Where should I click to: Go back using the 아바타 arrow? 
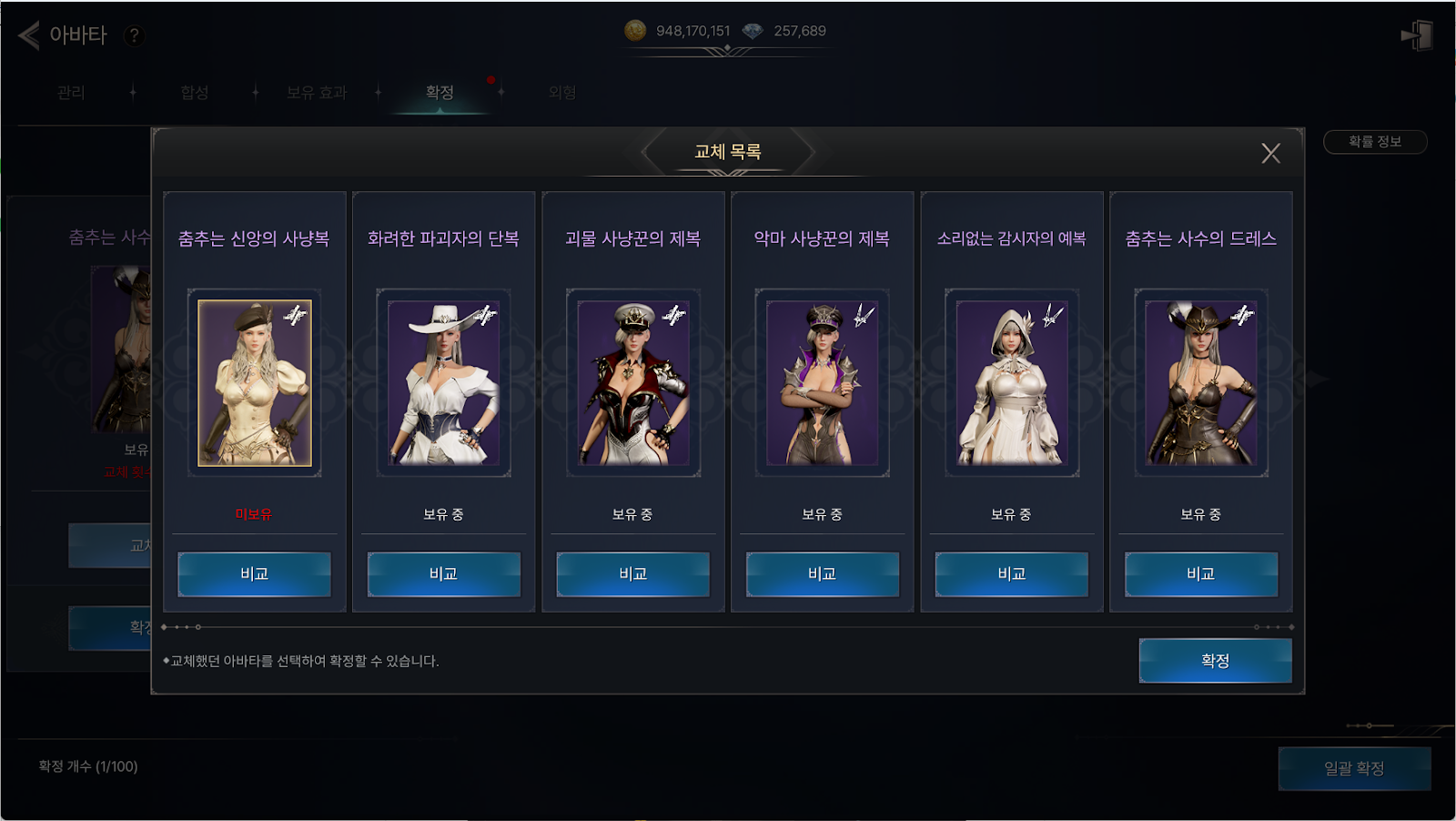[29, 35]
